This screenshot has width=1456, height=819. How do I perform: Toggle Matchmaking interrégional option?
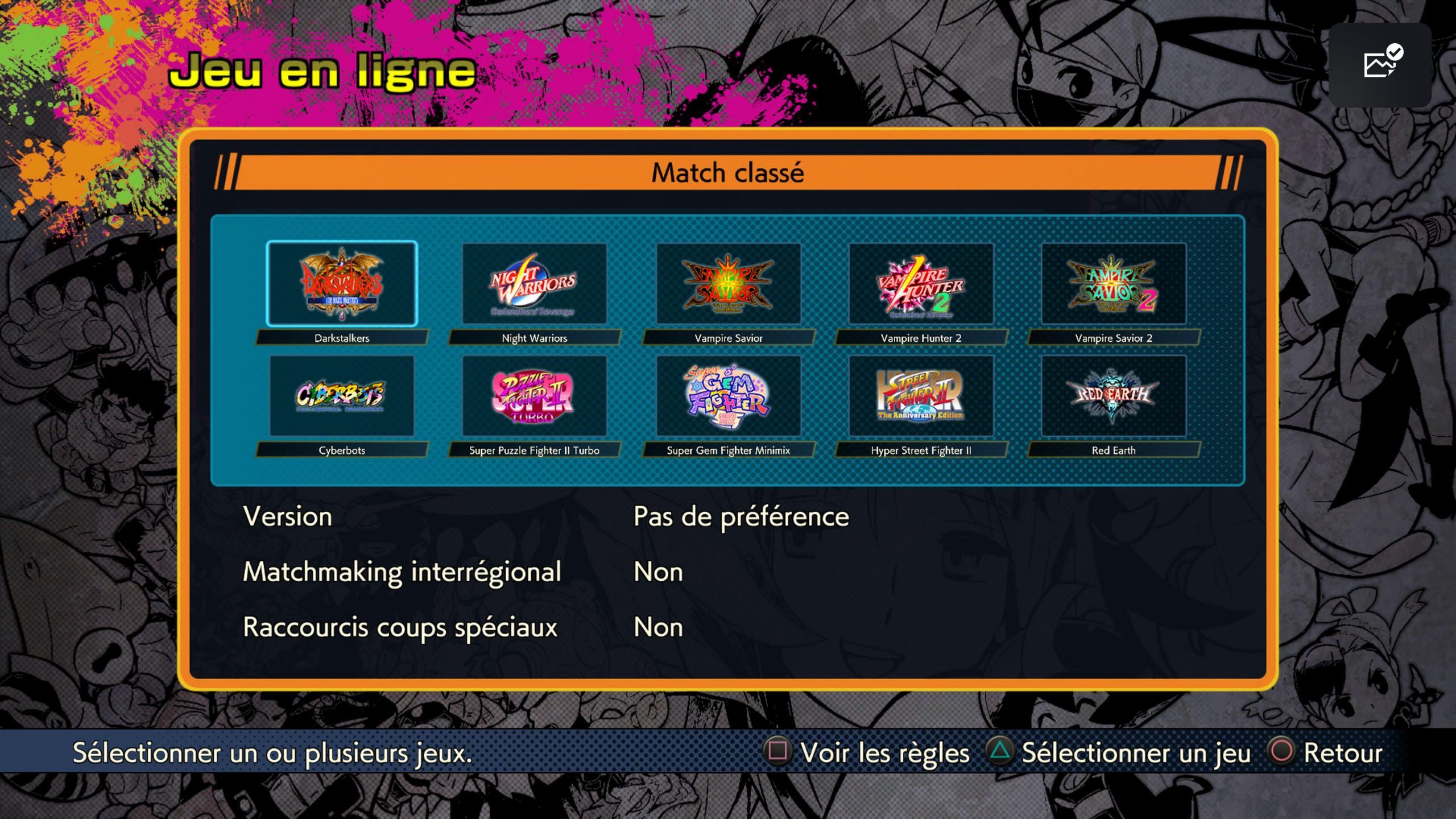click(x=658, y=572)
